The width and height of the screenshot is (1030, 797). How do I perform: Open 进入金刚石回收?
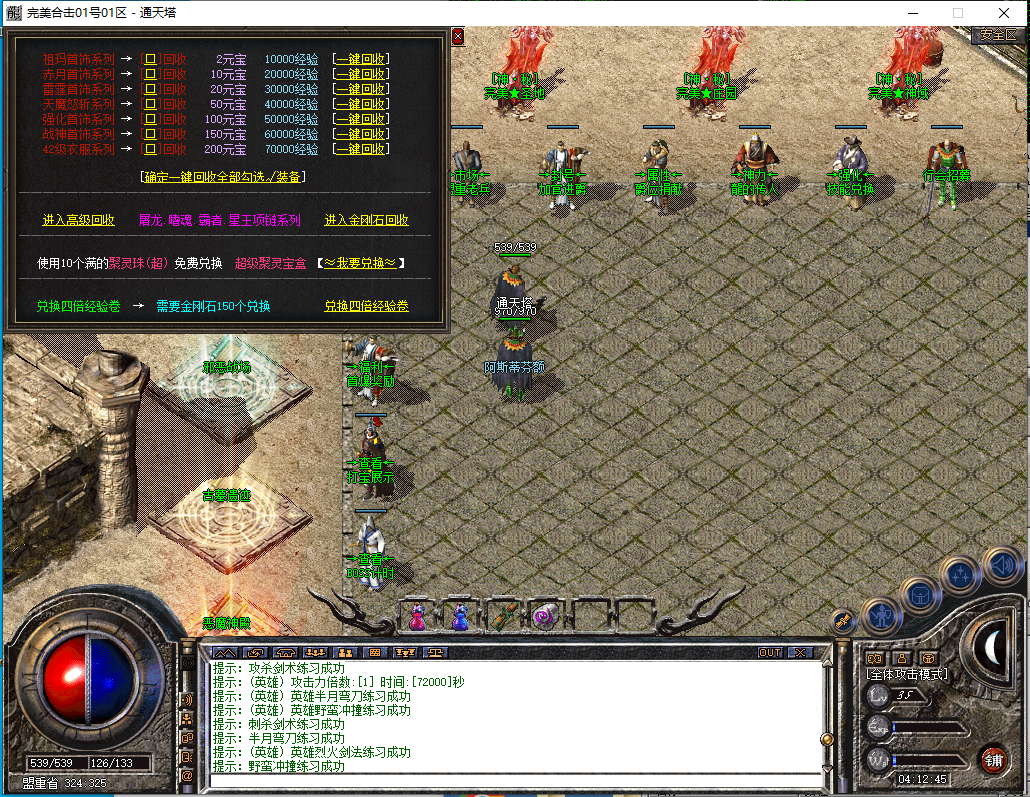[x=366, y=220]
